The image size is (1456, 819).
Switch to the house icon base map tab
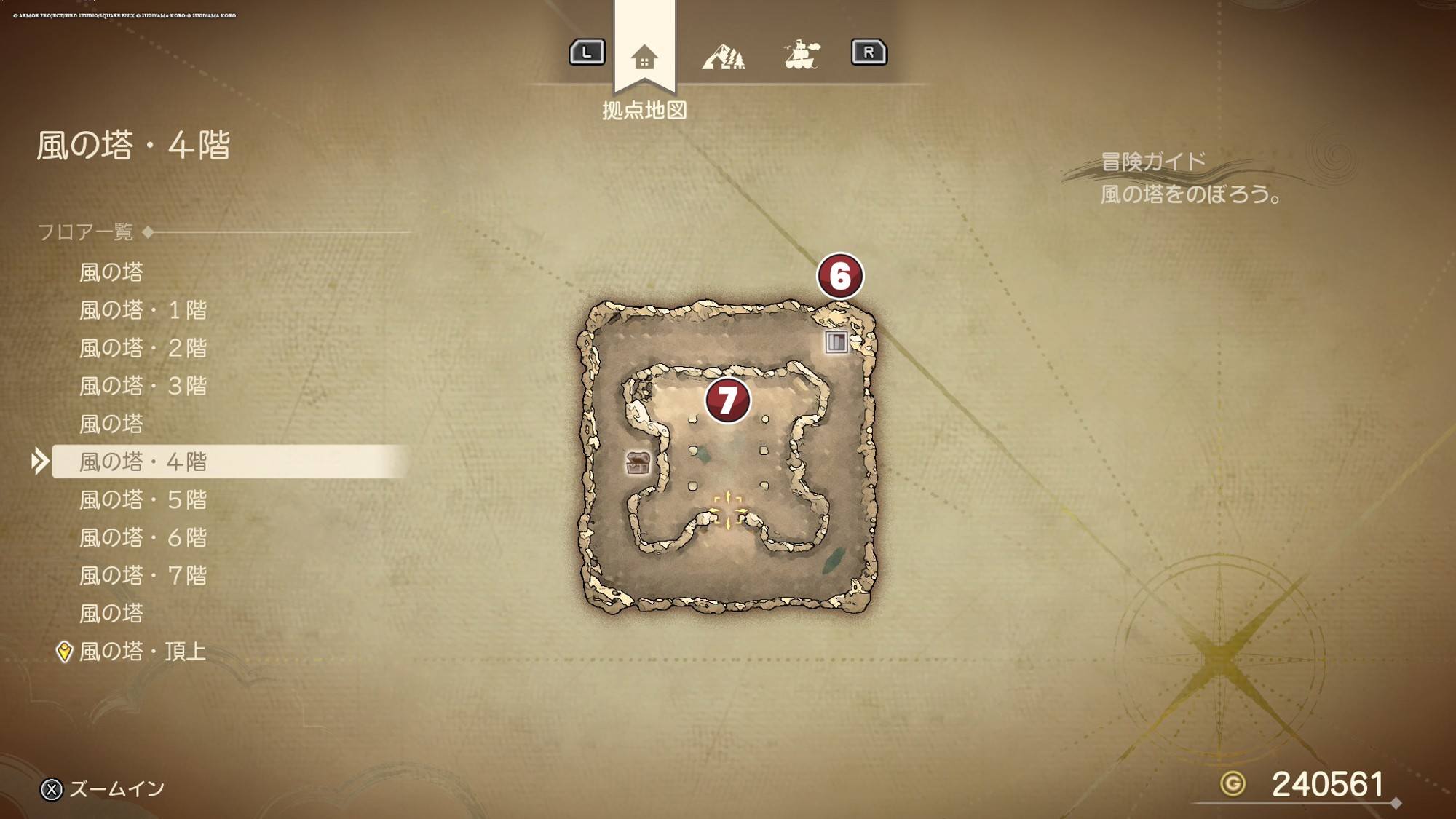(x=644, y=57)
